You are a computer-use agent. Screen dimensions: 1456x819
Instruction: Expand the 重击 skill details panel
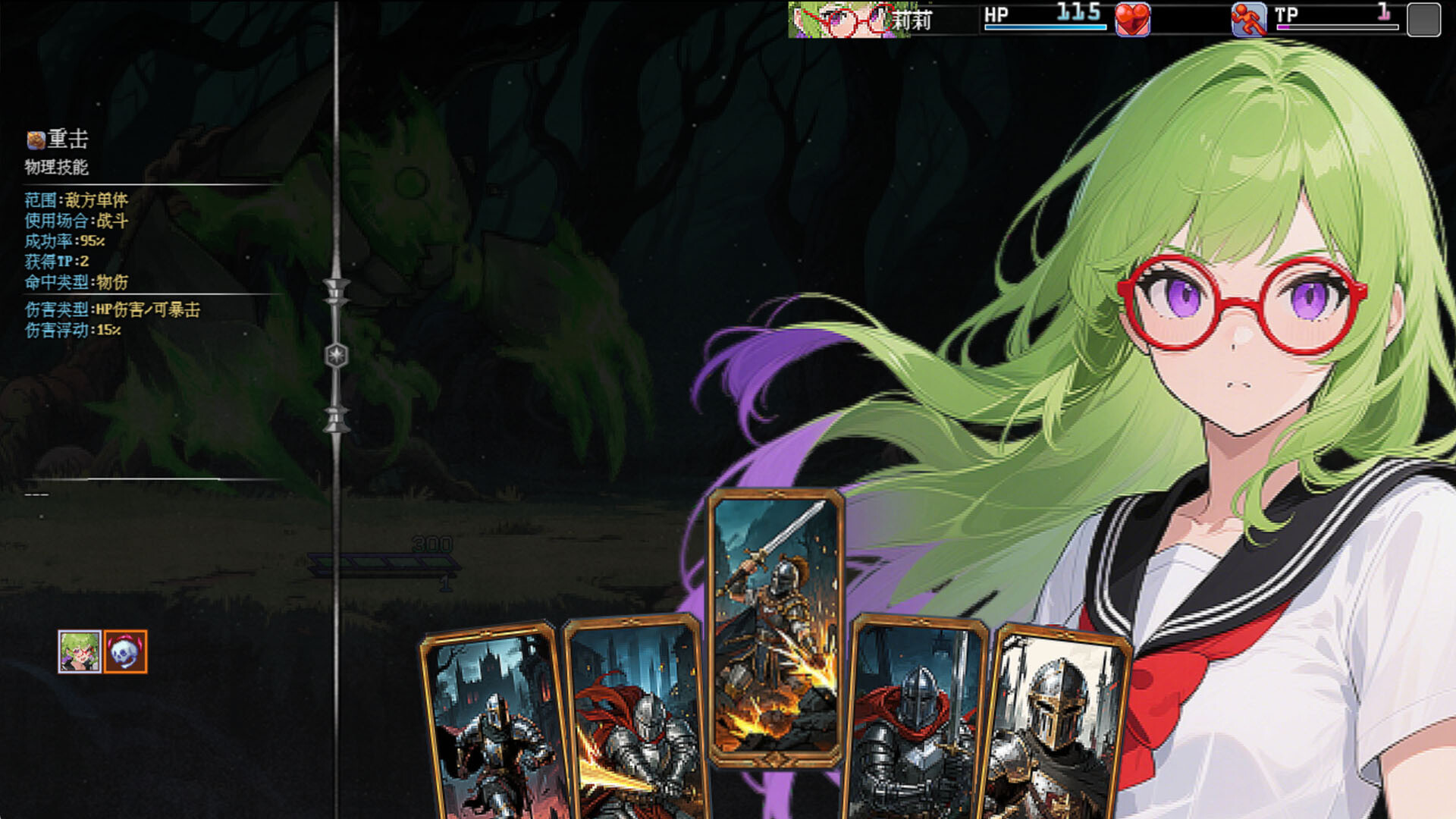(57, 139)
